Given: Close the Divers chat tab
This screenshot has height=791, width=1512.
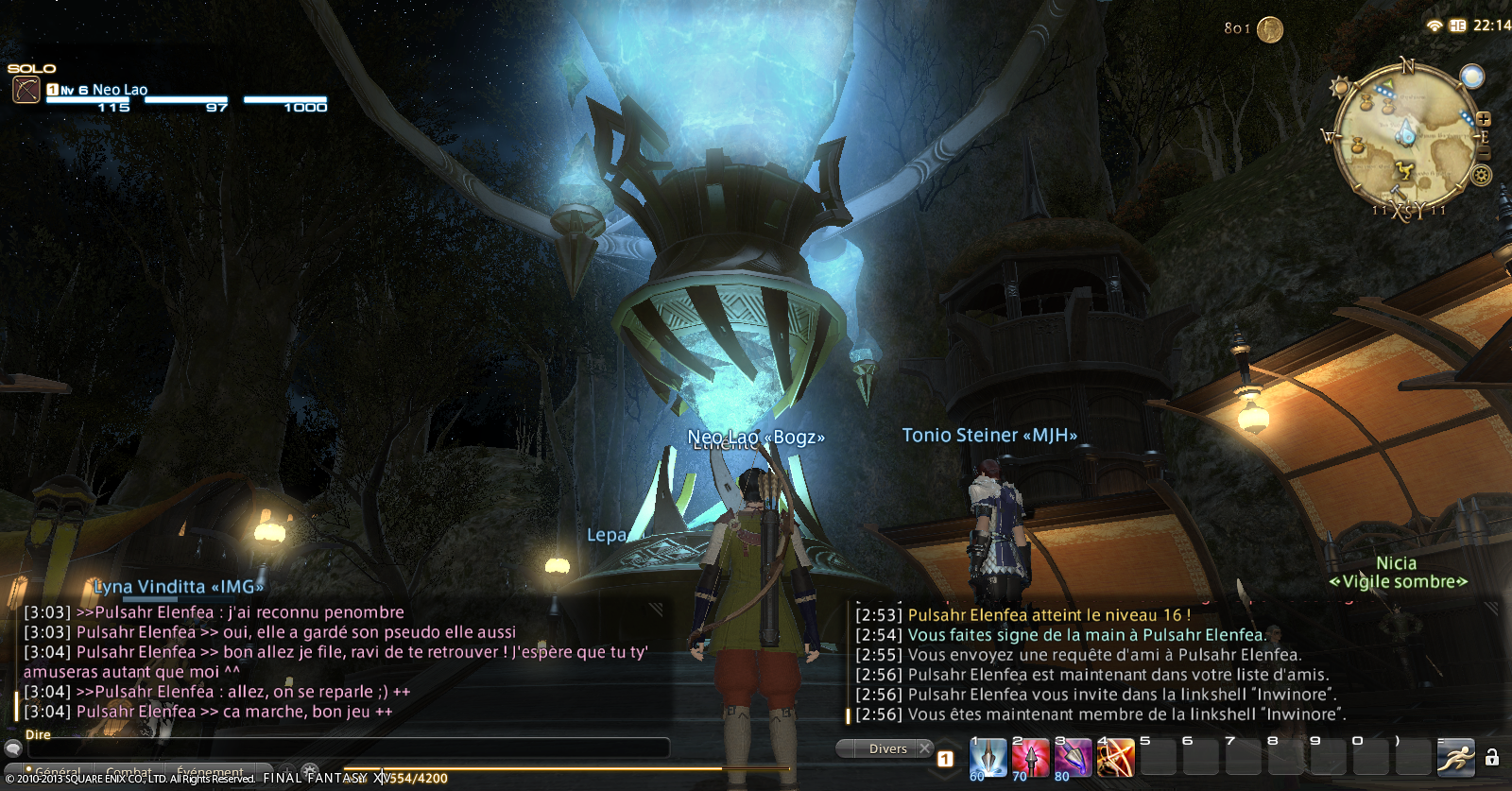Looking at the screenshot, I should click(x=925, y=748).
